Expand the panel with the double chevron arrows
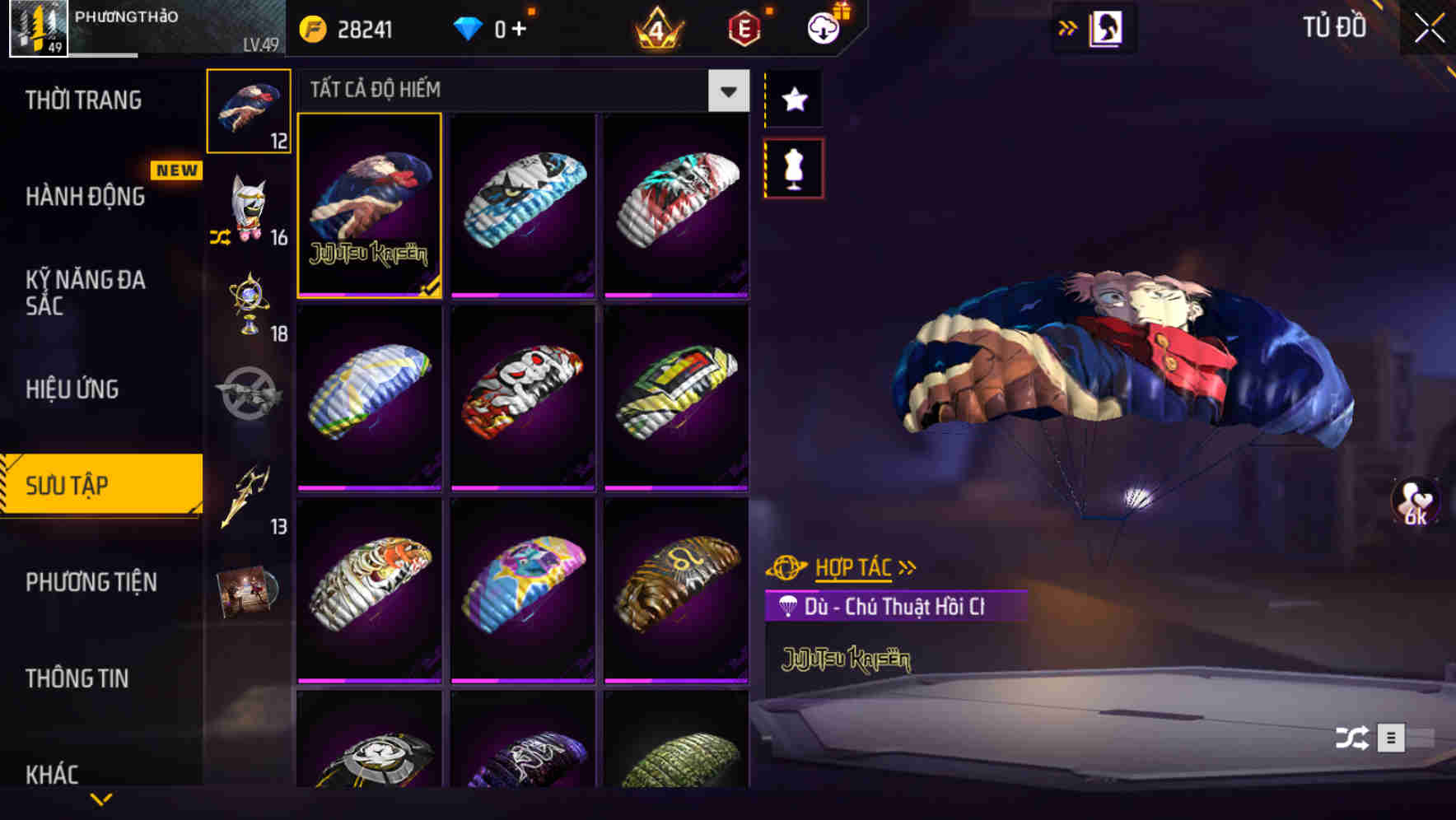Image resolution: width=1456 pixels, height=820 pixels. click(x=1067, y=27)
